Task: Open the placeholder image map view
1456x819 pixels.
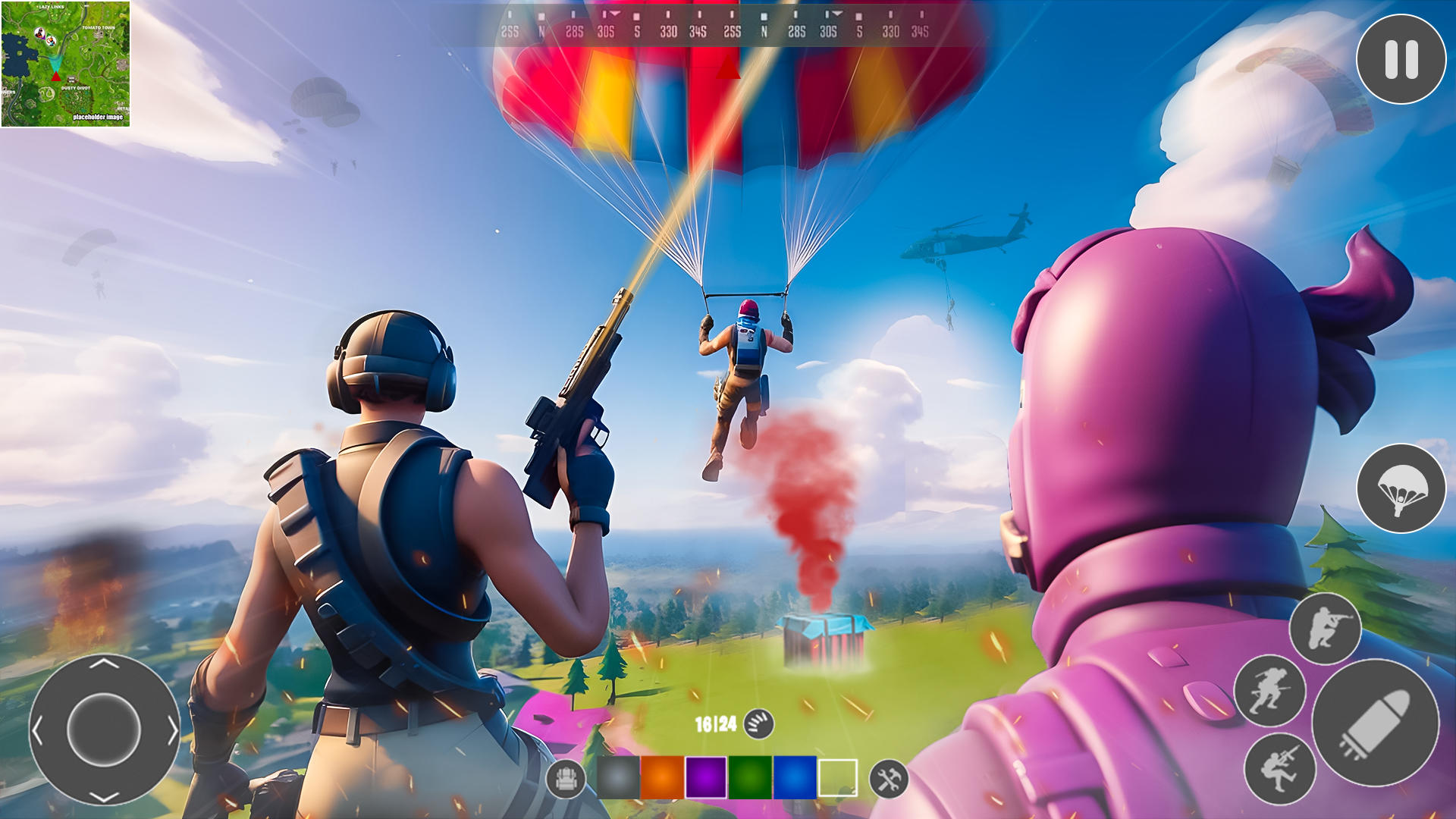Action: coord(99,118)
